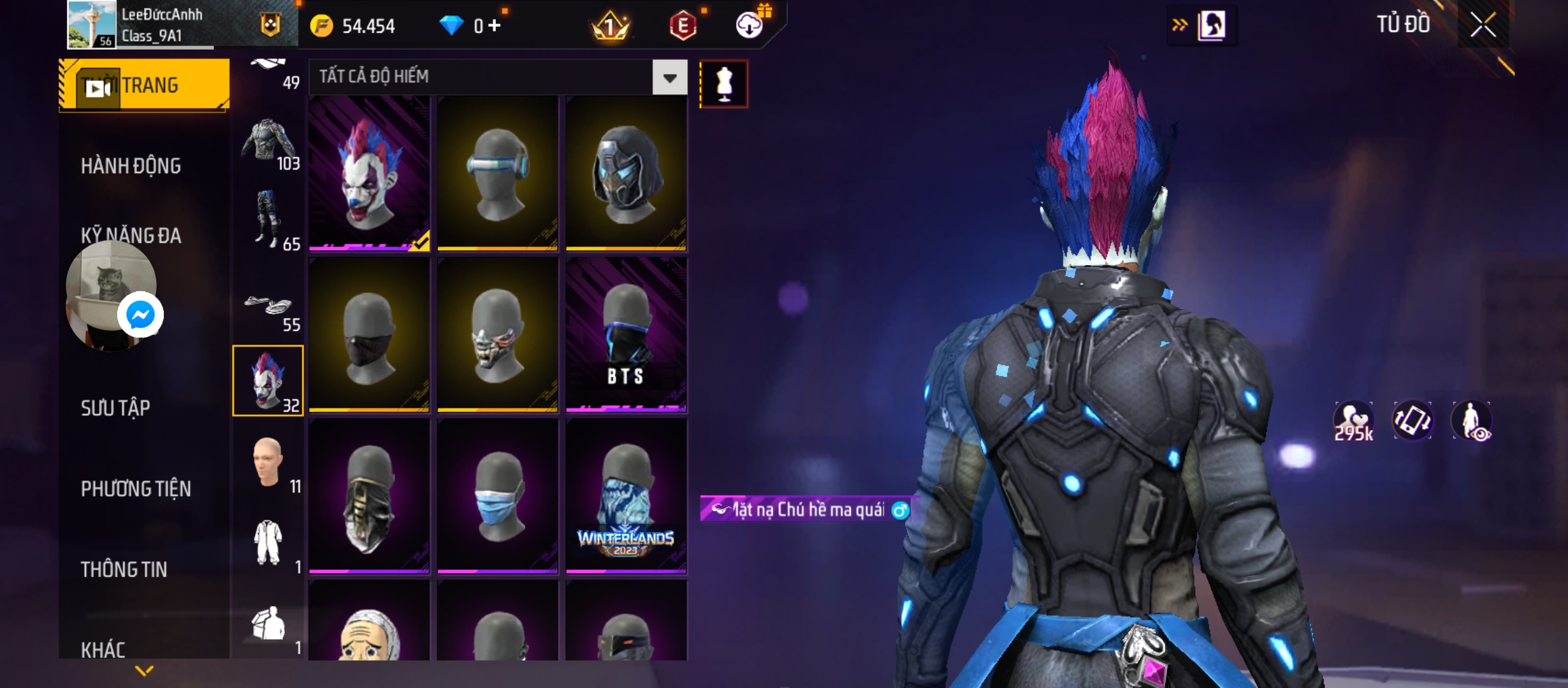
Task: Show the head category with 11 items
Action: [268, 463]
